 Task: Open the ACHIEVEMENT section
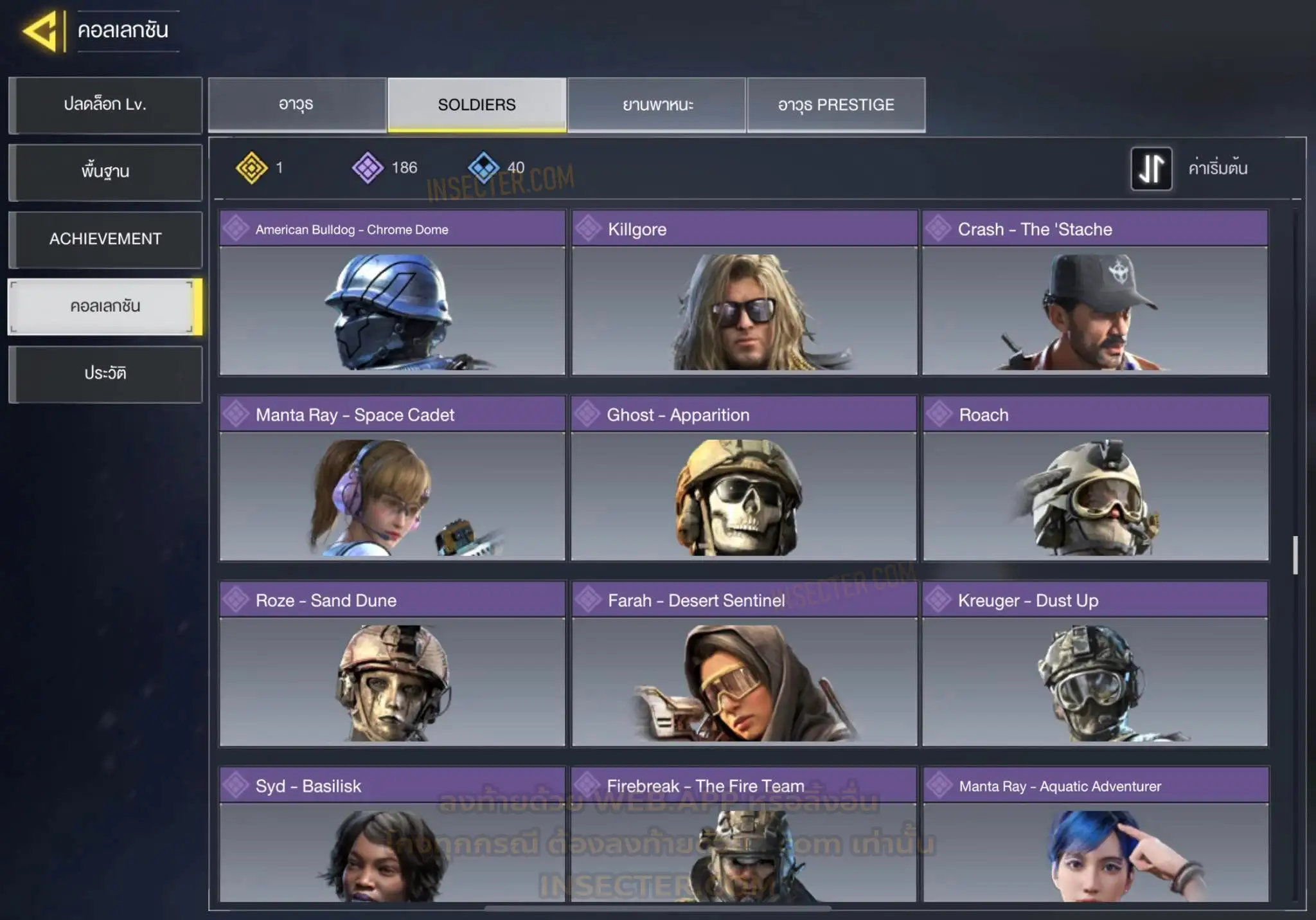click(x=105, y=239)
